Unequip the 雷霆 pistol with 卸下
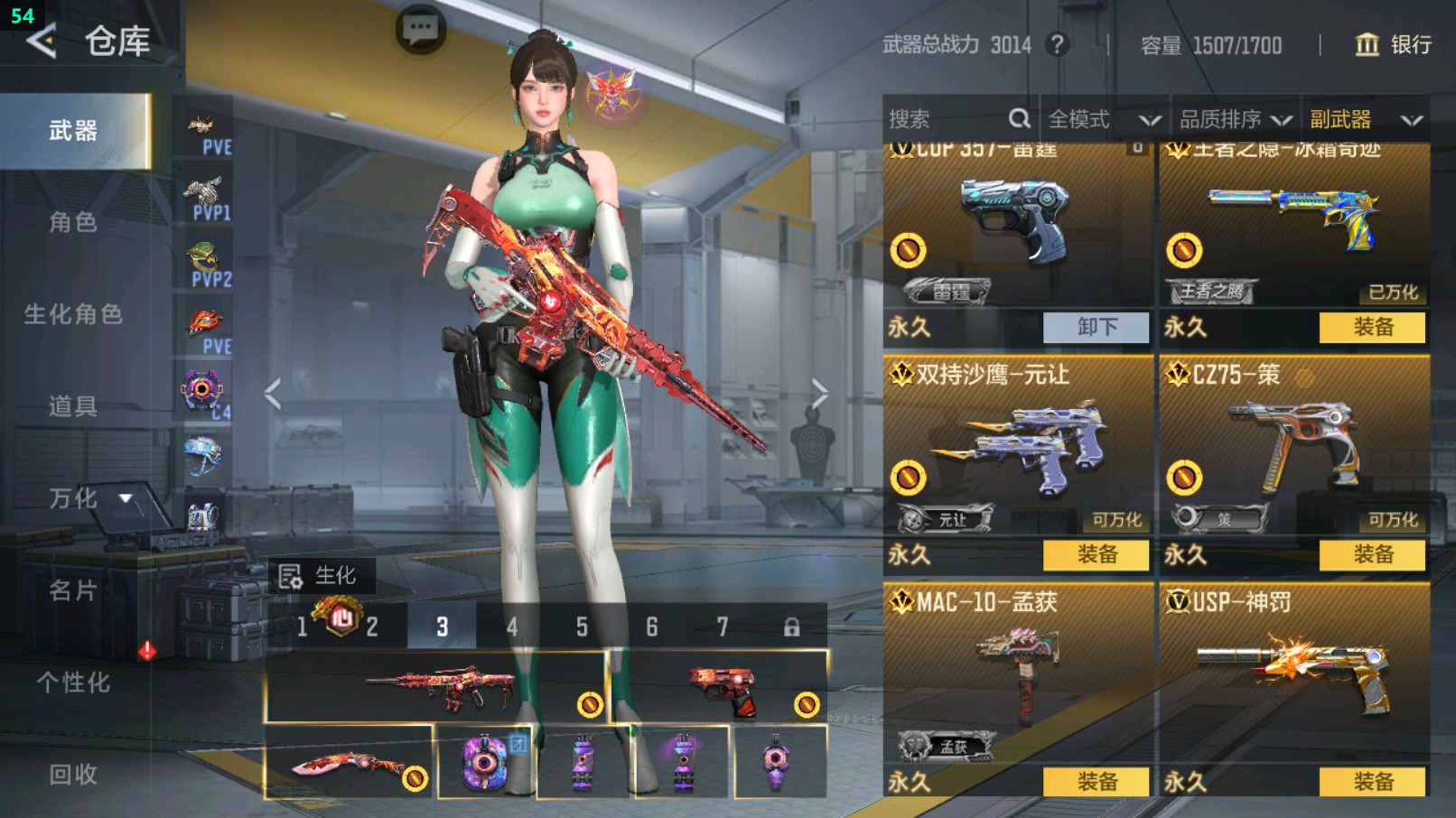1456x818 pixels. 1096,327
